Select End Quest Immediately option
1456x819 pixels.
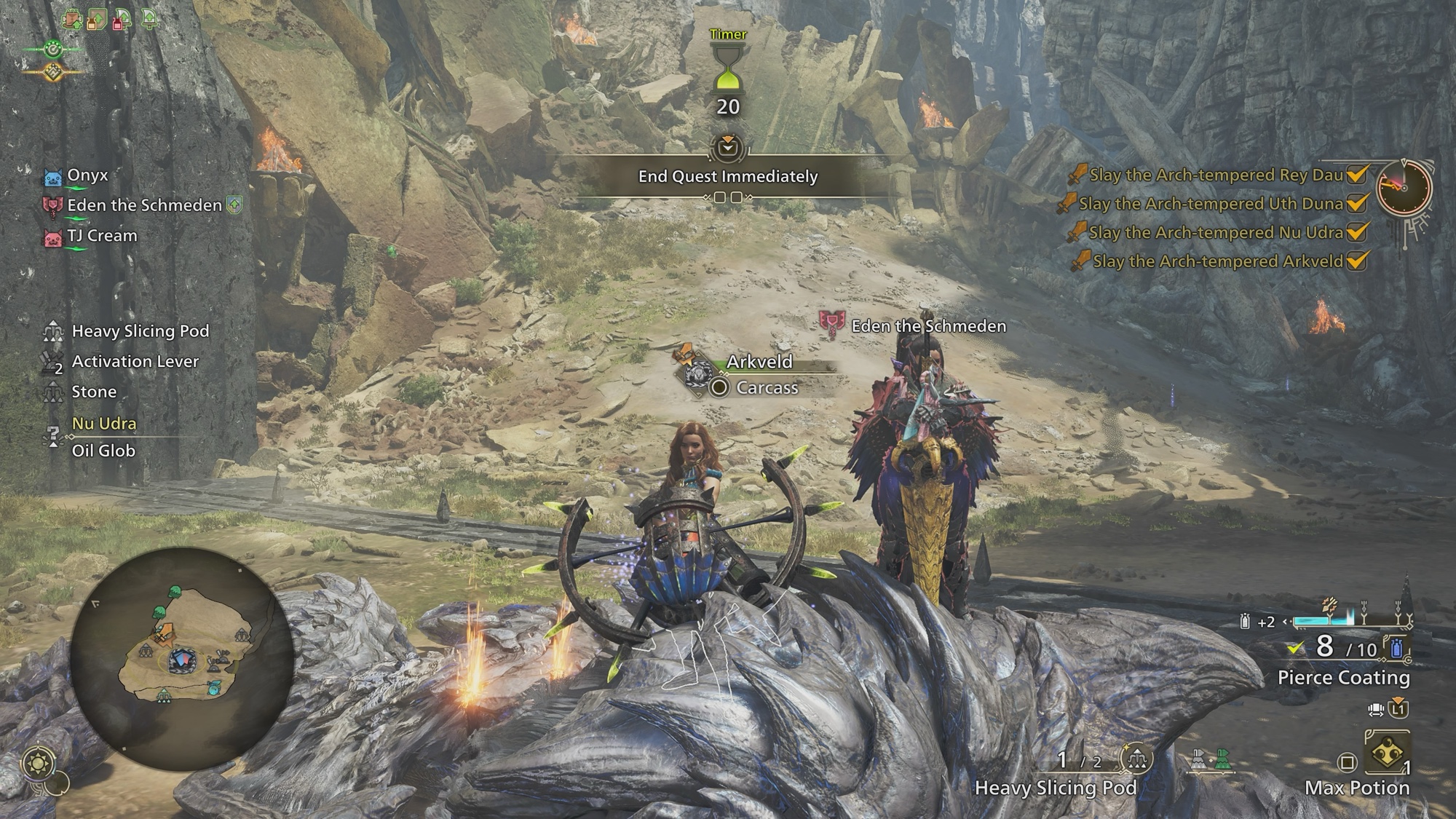click(728, 176)
